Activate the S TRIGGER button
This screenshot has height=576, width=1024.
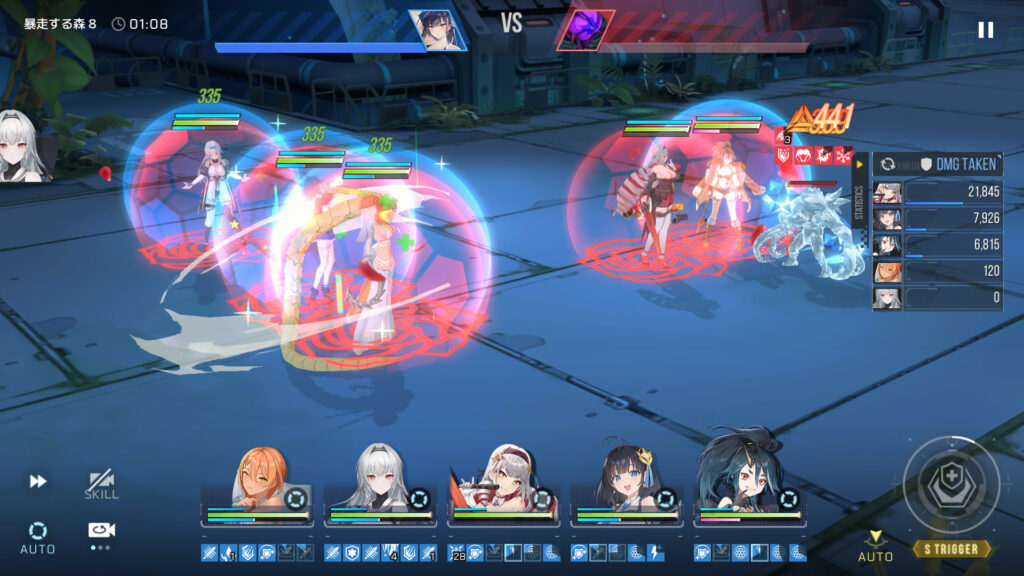(951, 549)
